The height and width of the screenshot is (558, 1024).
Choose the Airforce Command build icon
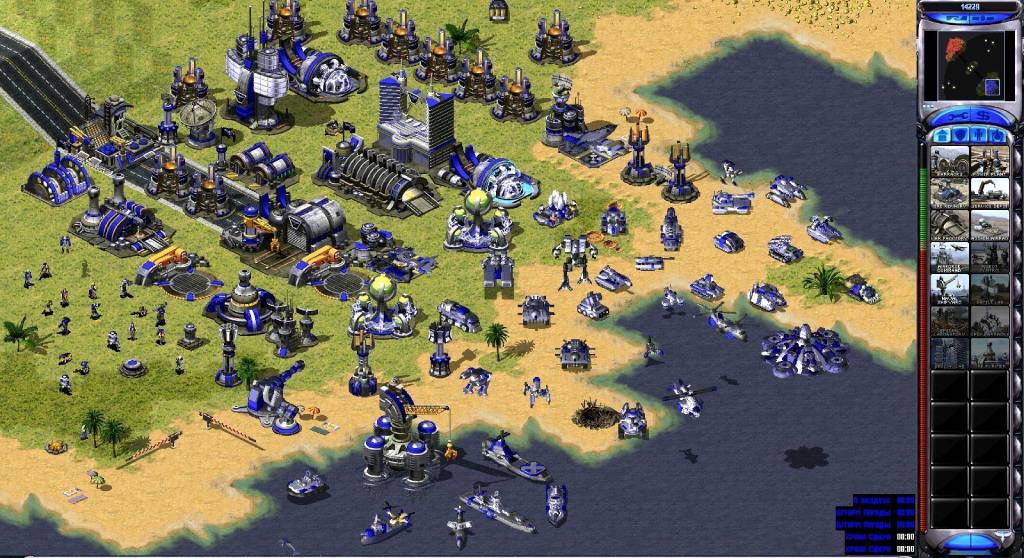coord(949,257)
